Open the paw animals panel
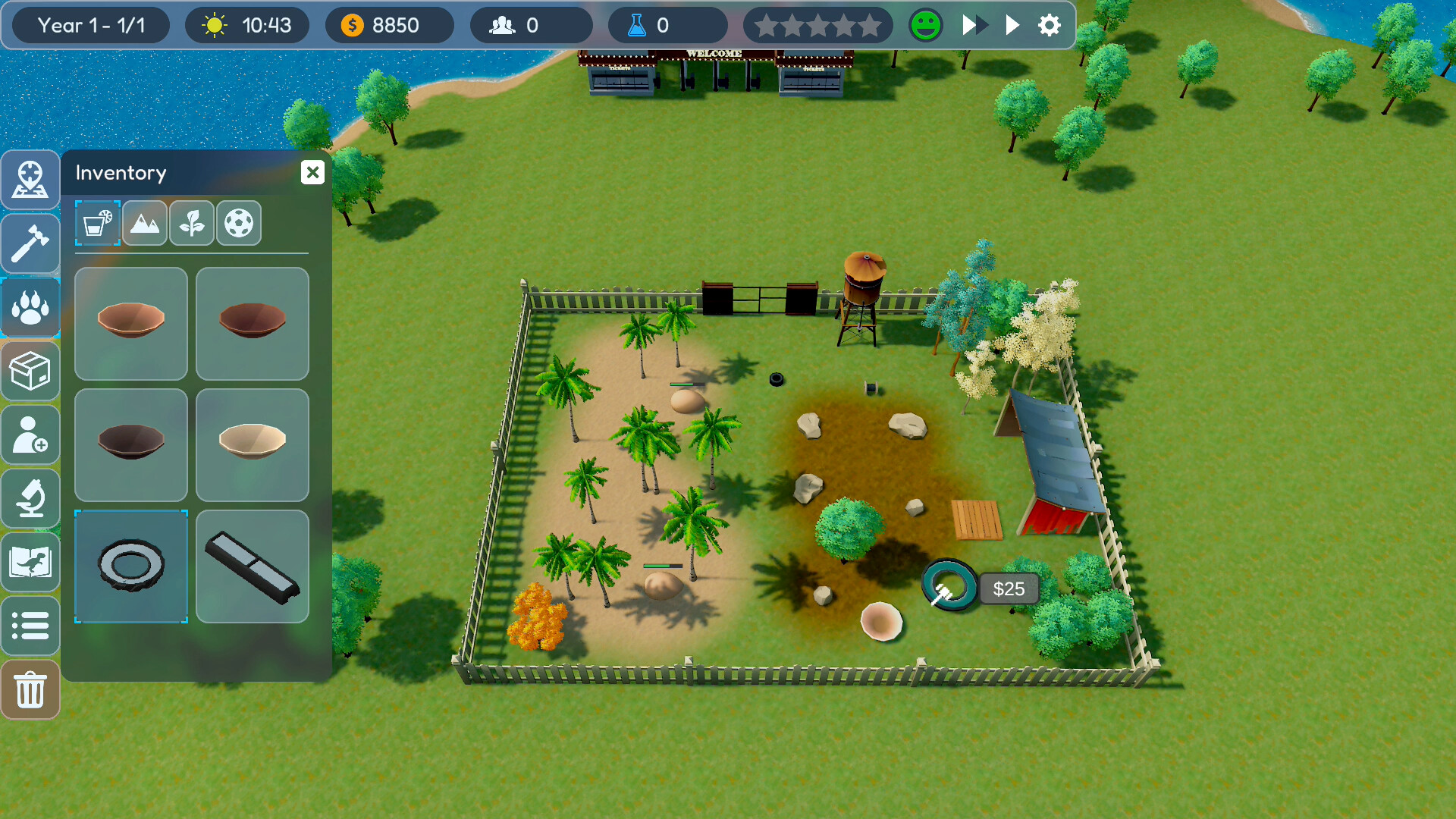The image size is (1456, 819). pyautogui.click(x=30, y=307)
